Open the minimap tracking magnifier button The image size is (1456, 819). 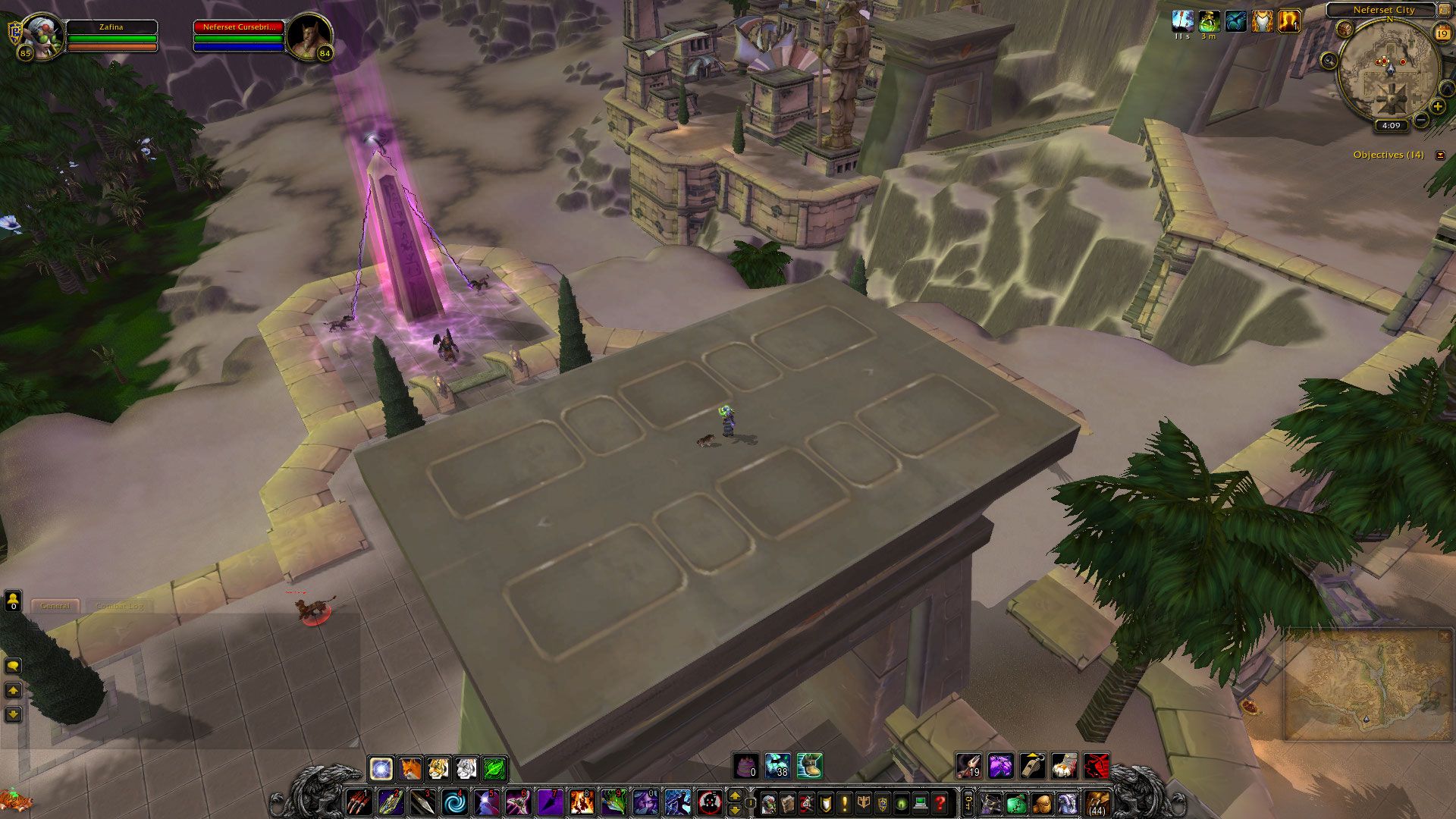[x=1329, y=61]
